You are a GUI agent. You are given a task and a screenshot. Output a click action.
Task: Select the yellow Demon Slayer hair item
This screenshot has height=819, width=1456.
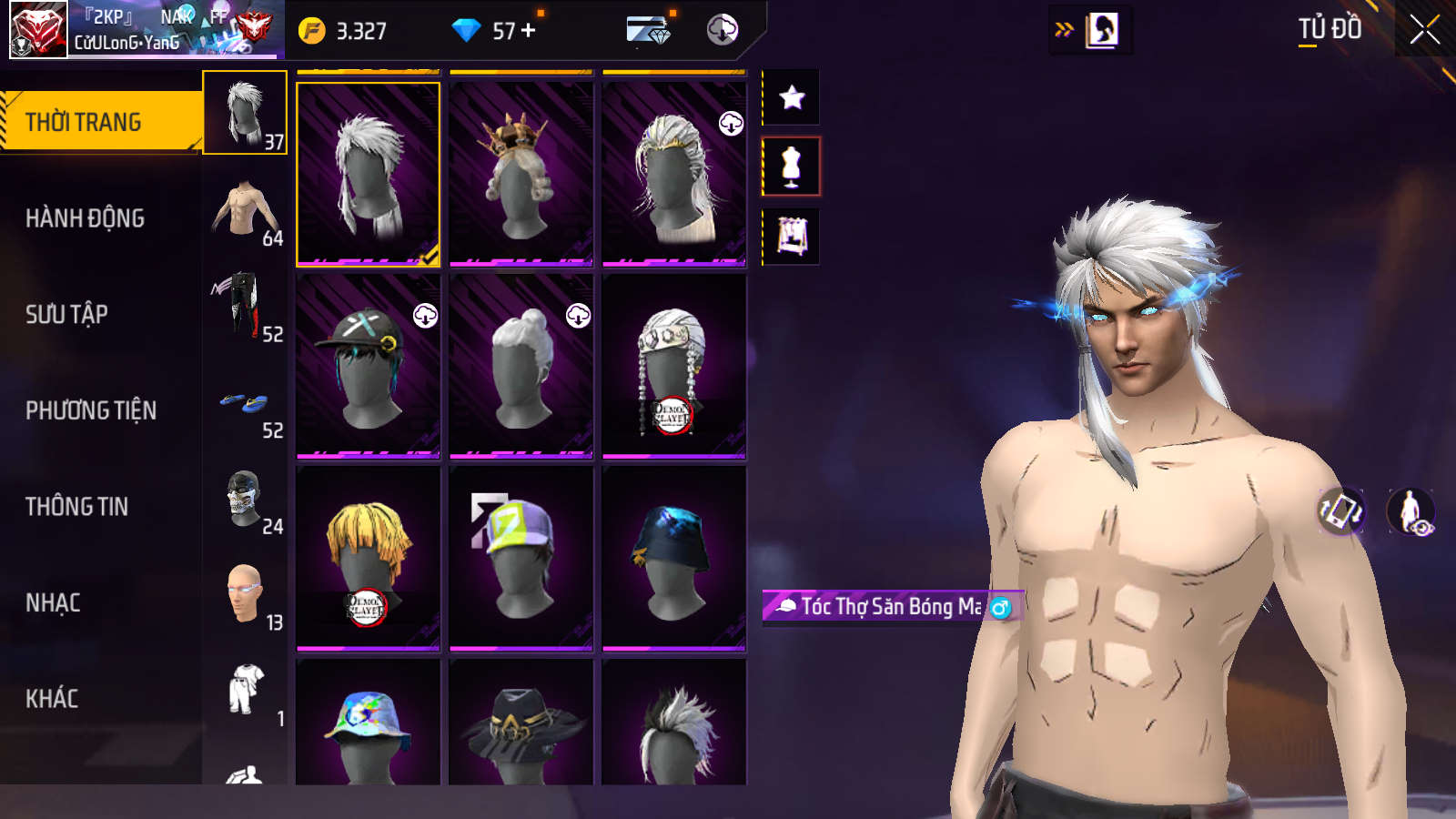(368, 559)
